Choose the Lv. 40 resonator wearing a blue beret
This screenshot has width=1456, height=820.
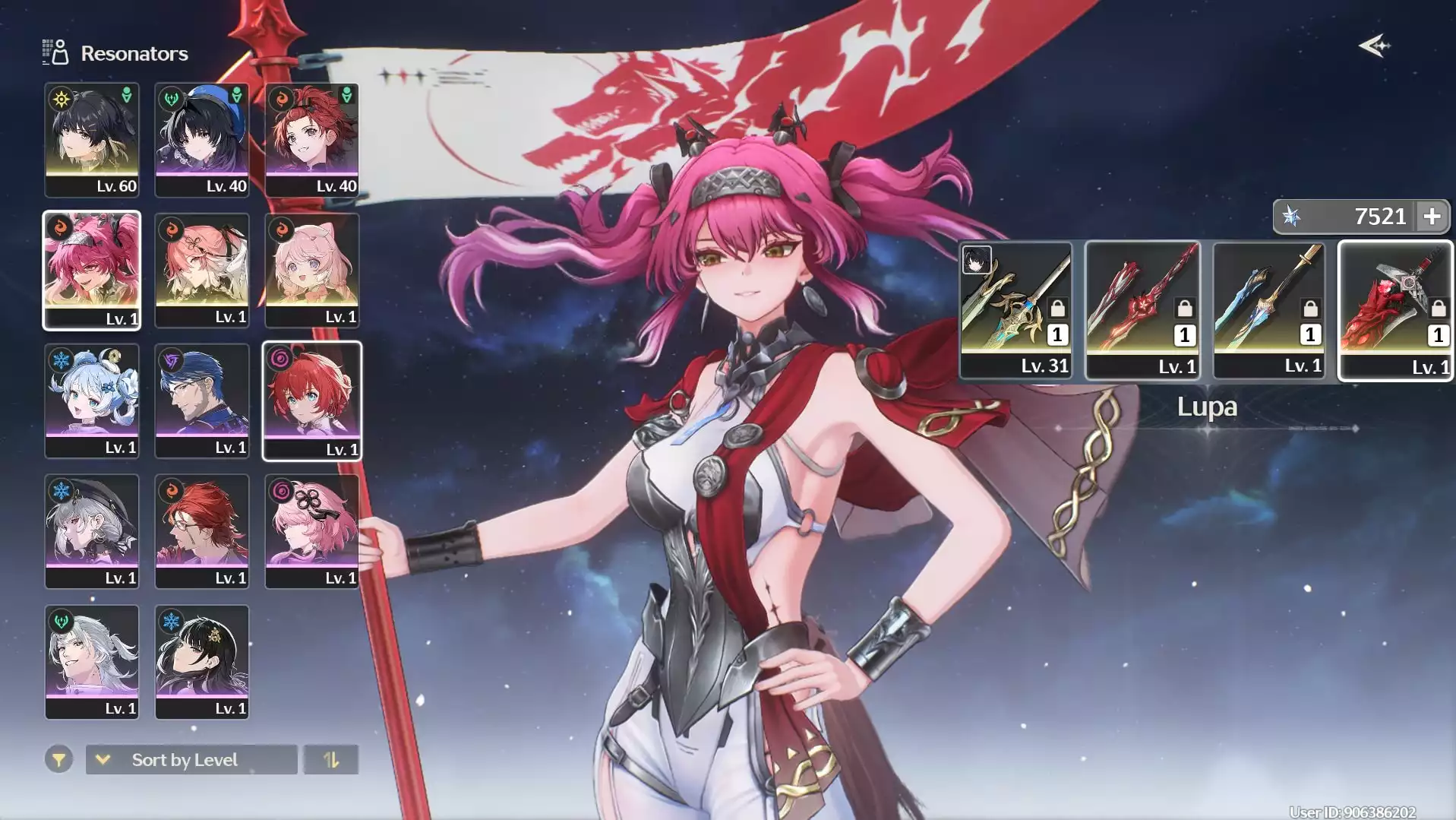point(202,140)
